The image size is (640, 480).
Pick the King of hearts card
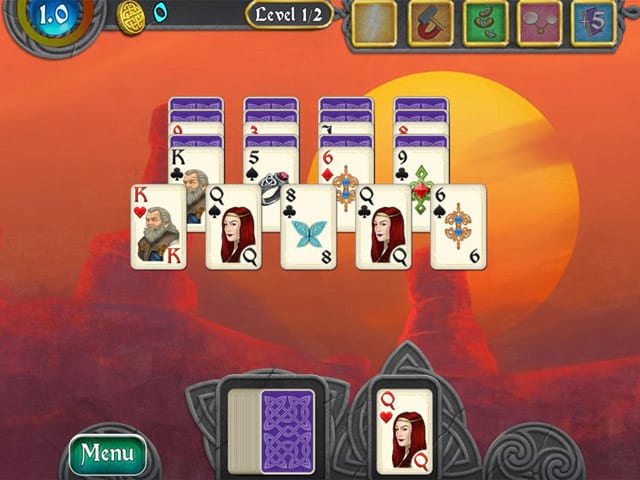[x=159, y=226]
